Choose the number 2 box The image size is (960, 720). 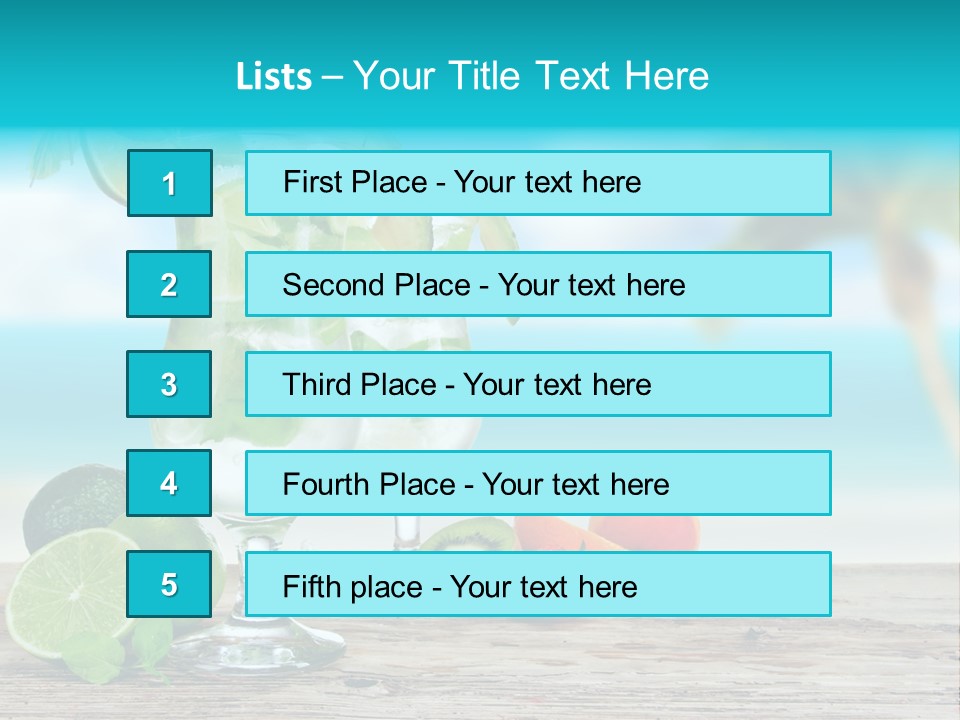(x=169, y=284)
